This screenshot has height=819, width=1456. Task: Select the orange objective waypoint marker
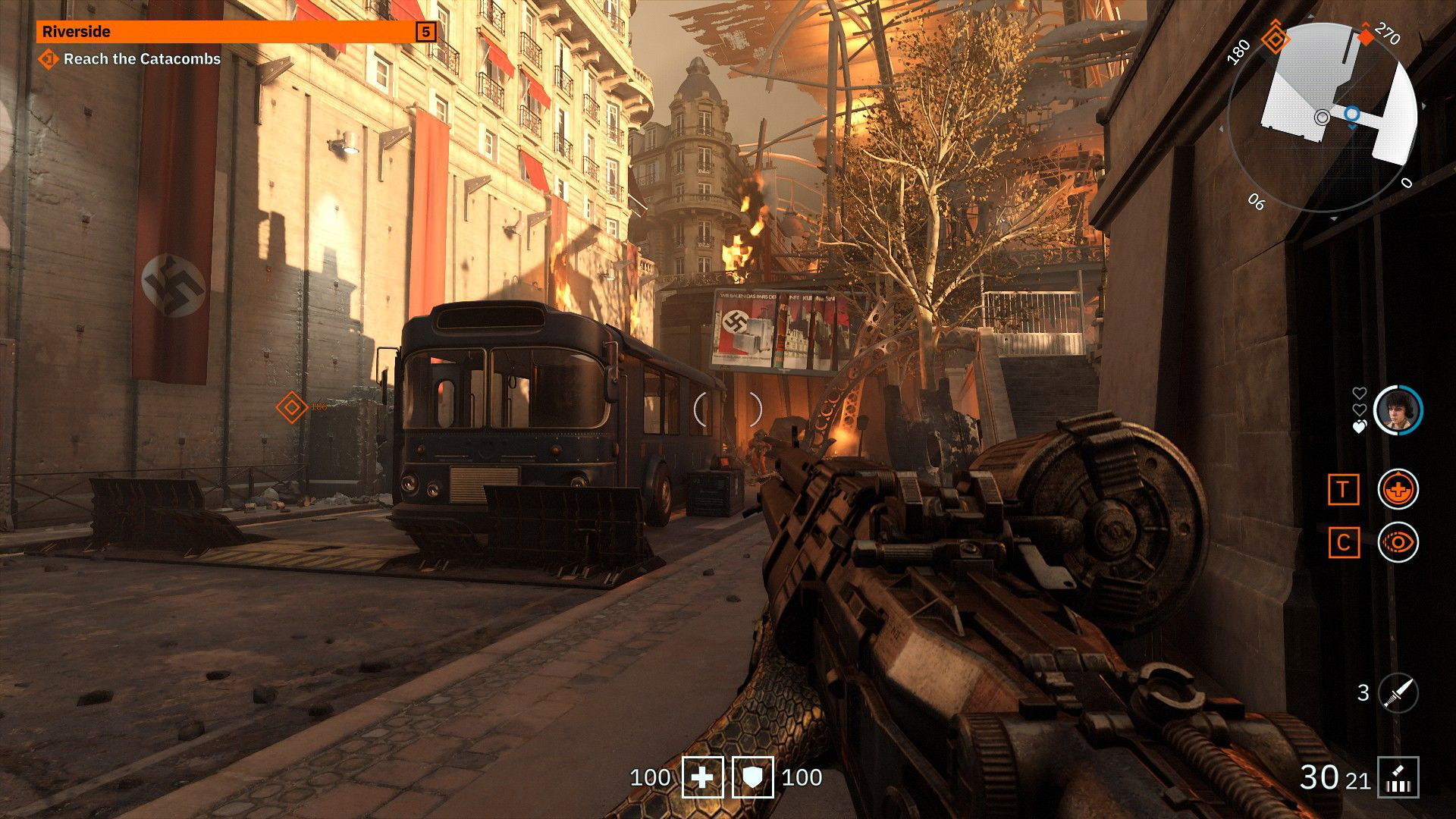pos(290,407)
